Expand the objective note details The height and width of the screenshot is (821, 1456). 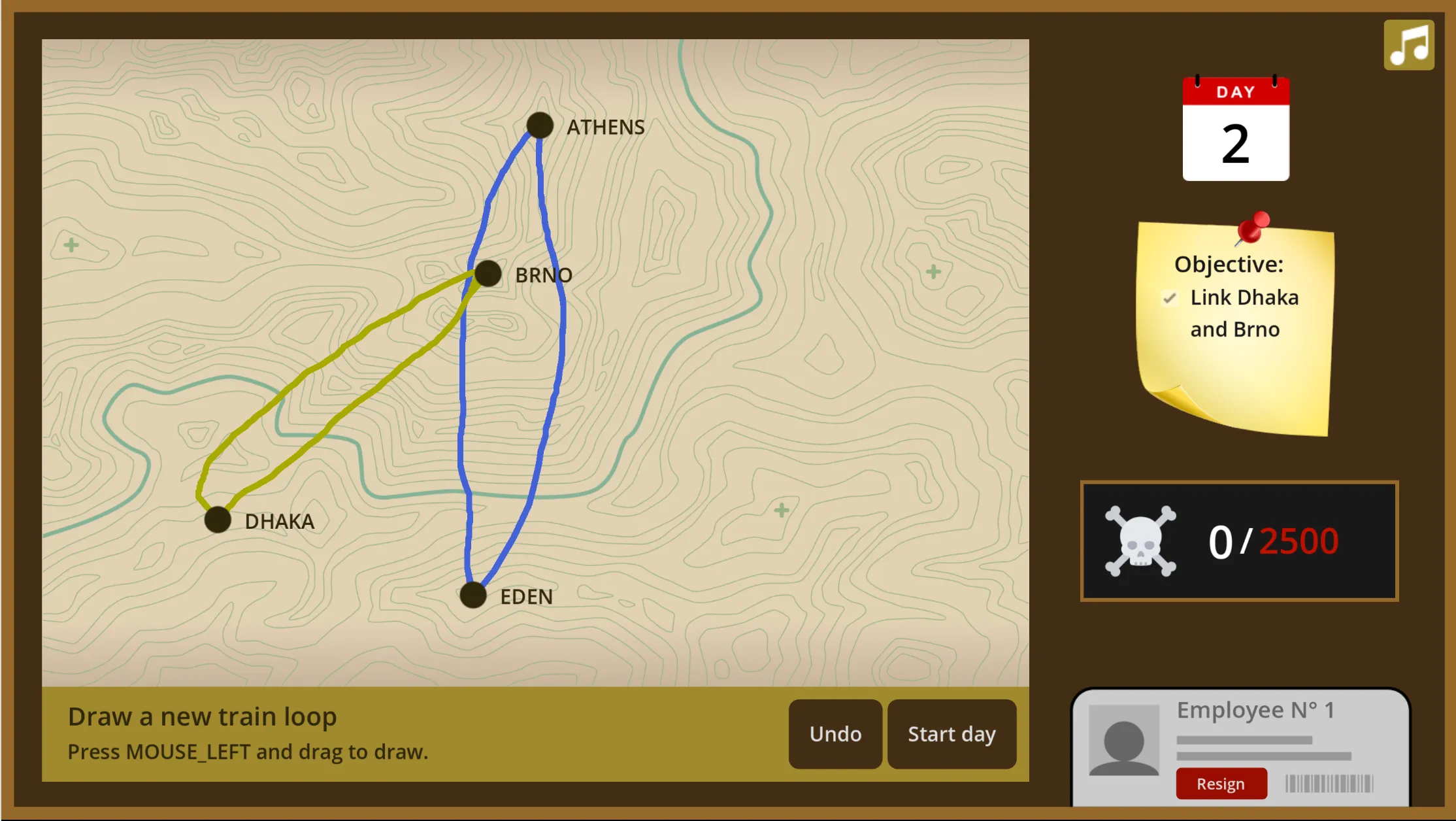[1235, 327]
